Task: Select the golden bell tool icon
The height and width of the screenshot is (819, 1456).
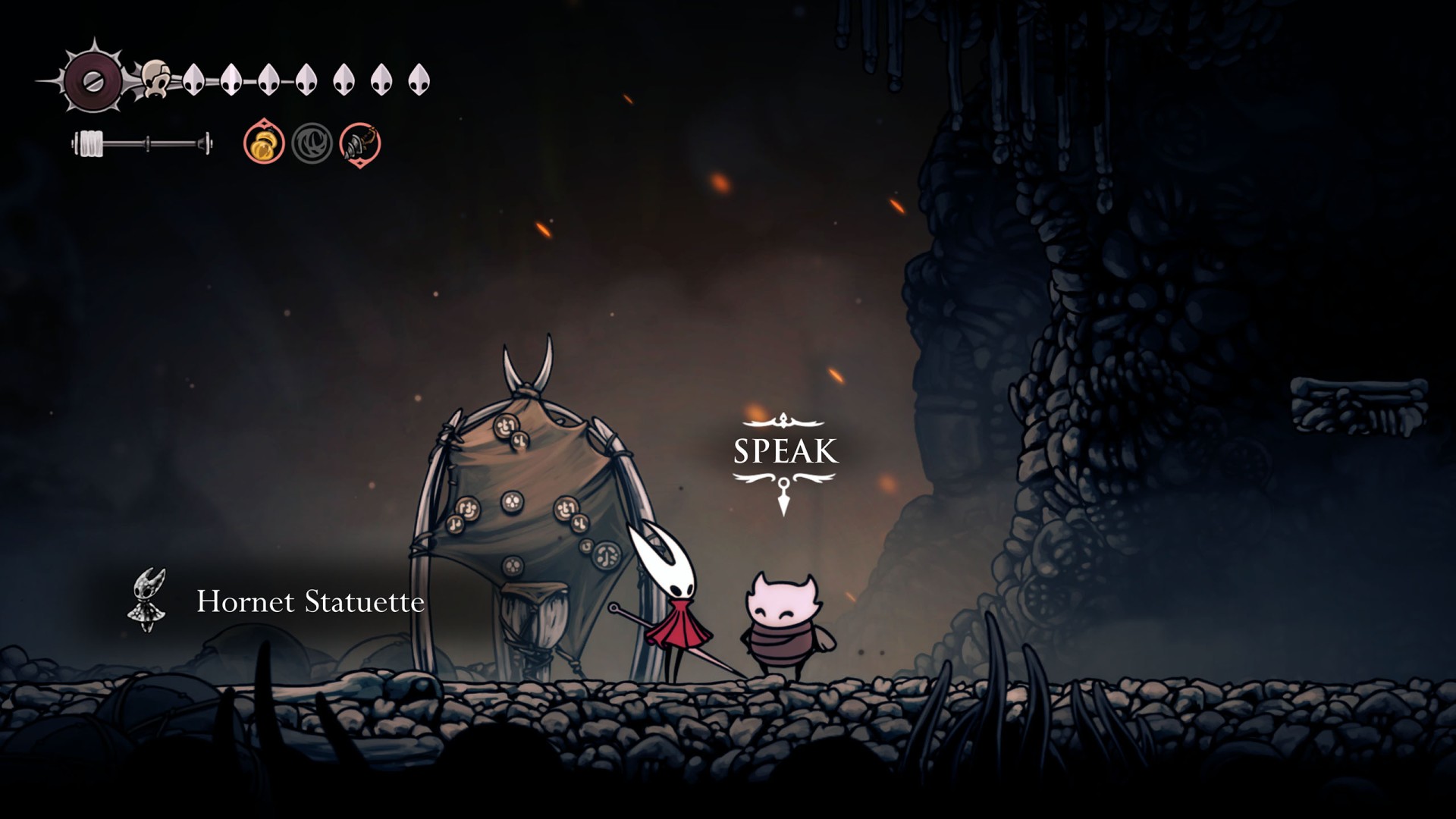Action: 264,143
